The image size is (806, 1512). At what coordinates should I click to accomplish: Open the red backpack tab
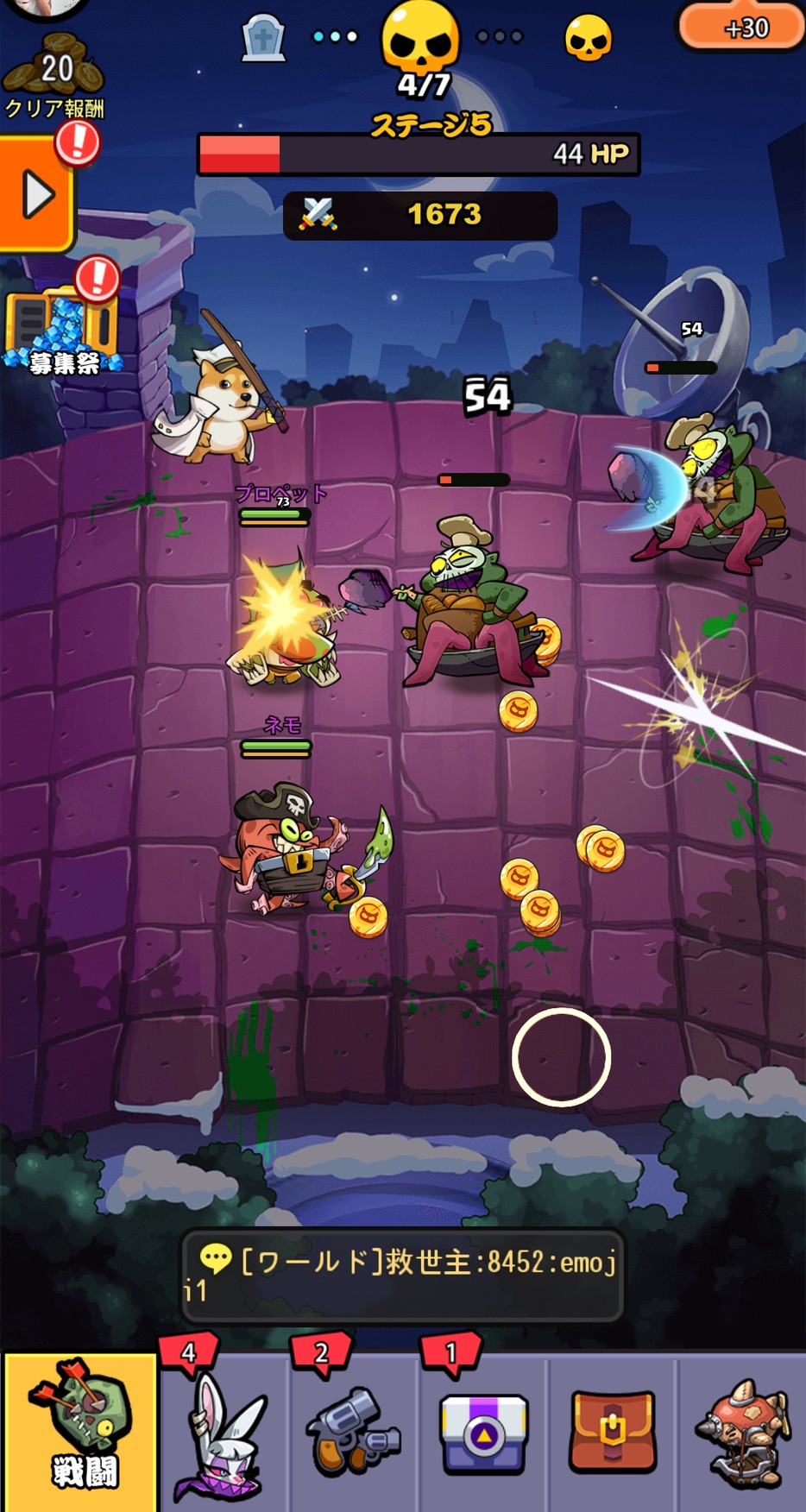pyautogui.click(x=612, y=1433)
